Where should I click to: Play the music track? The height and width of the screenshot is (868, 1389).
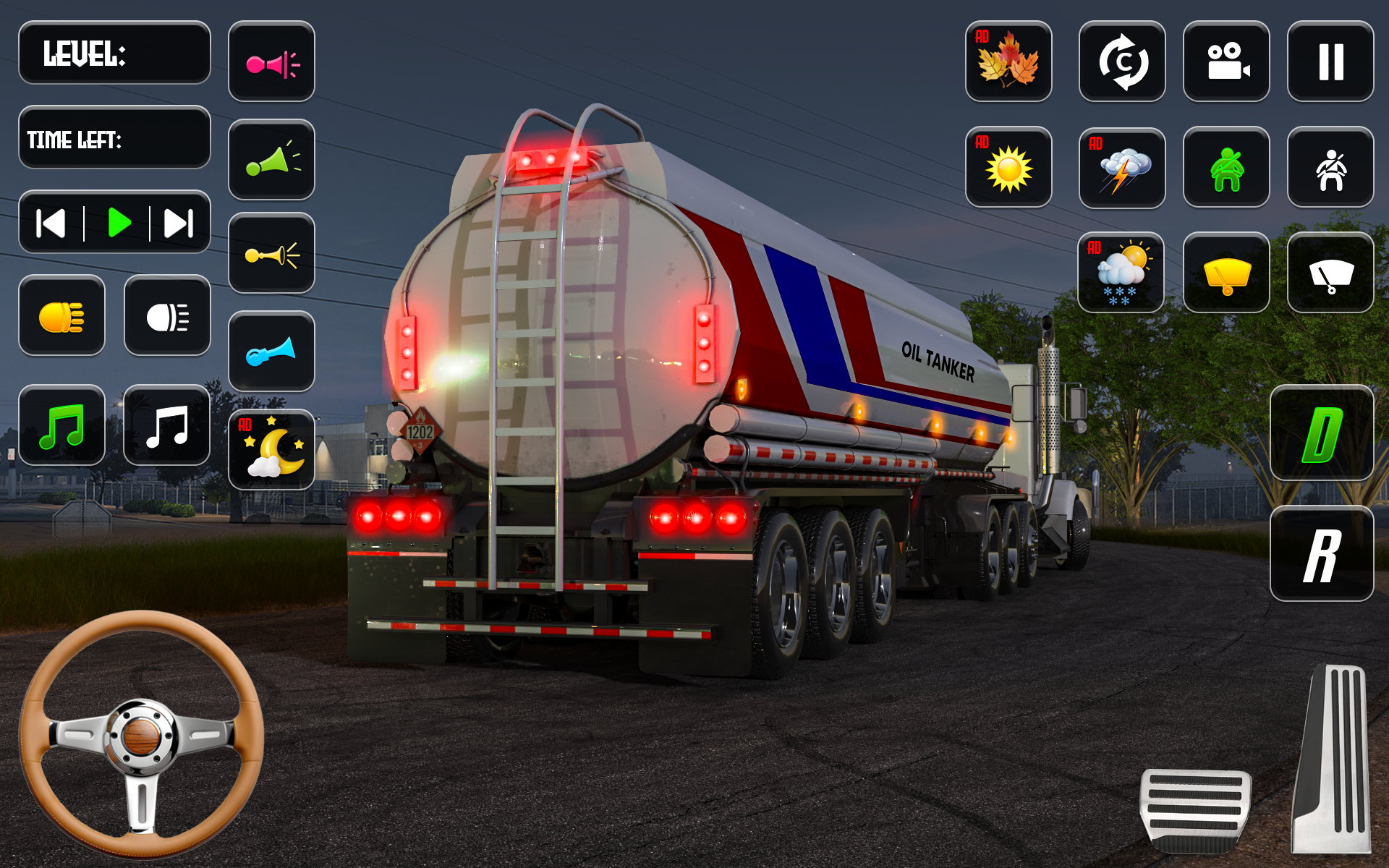coord(119,222)
